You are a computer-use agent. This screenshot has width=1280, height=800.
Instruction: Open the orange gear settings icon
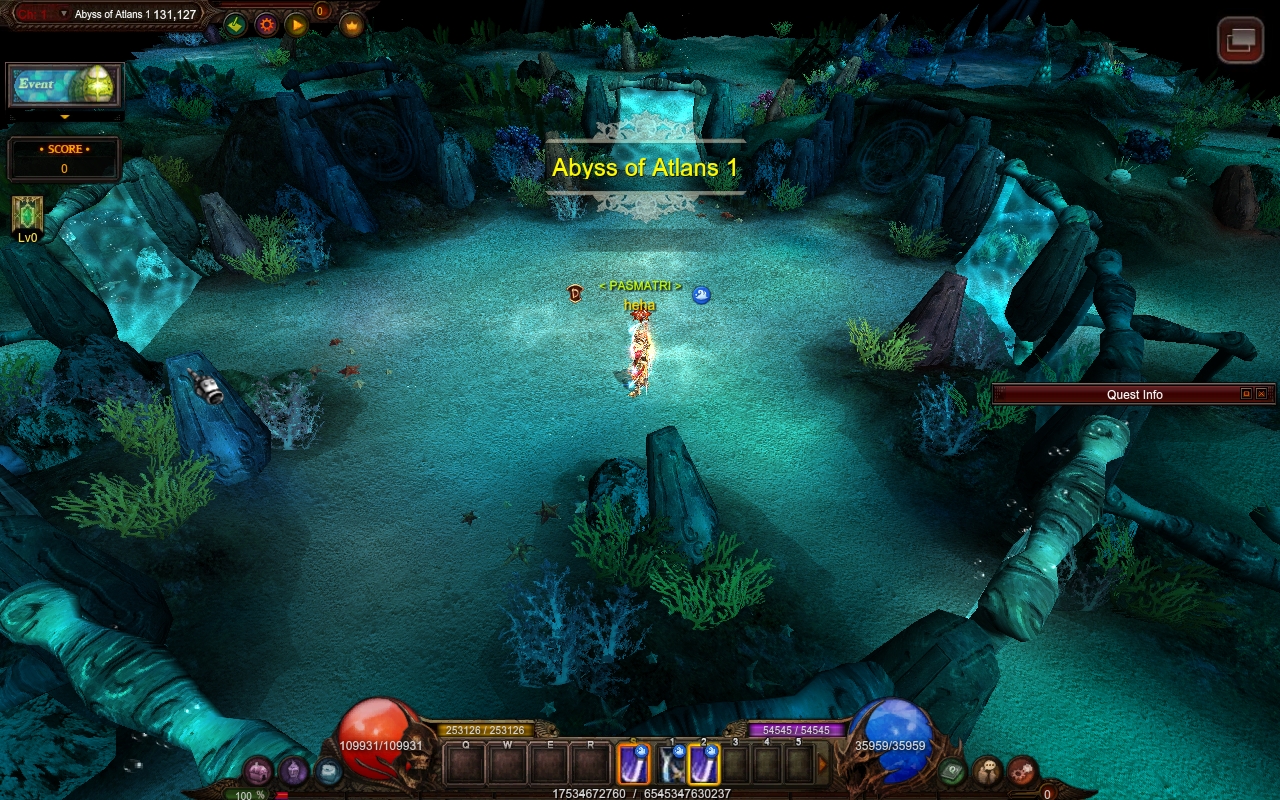[266, 25]
